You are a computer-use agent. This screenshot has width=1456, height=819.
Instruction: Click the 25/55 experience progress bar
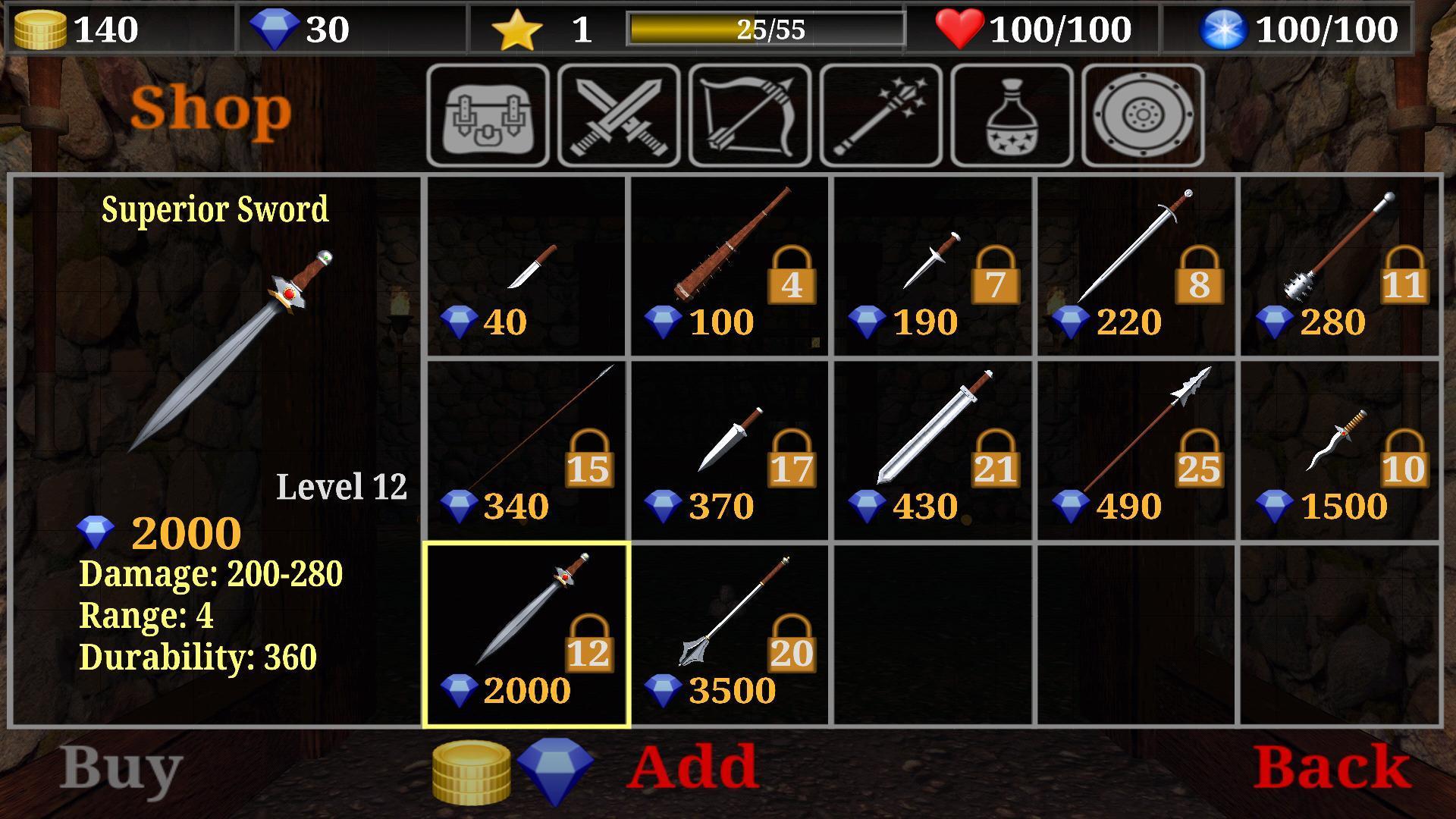tap(766, 29)
